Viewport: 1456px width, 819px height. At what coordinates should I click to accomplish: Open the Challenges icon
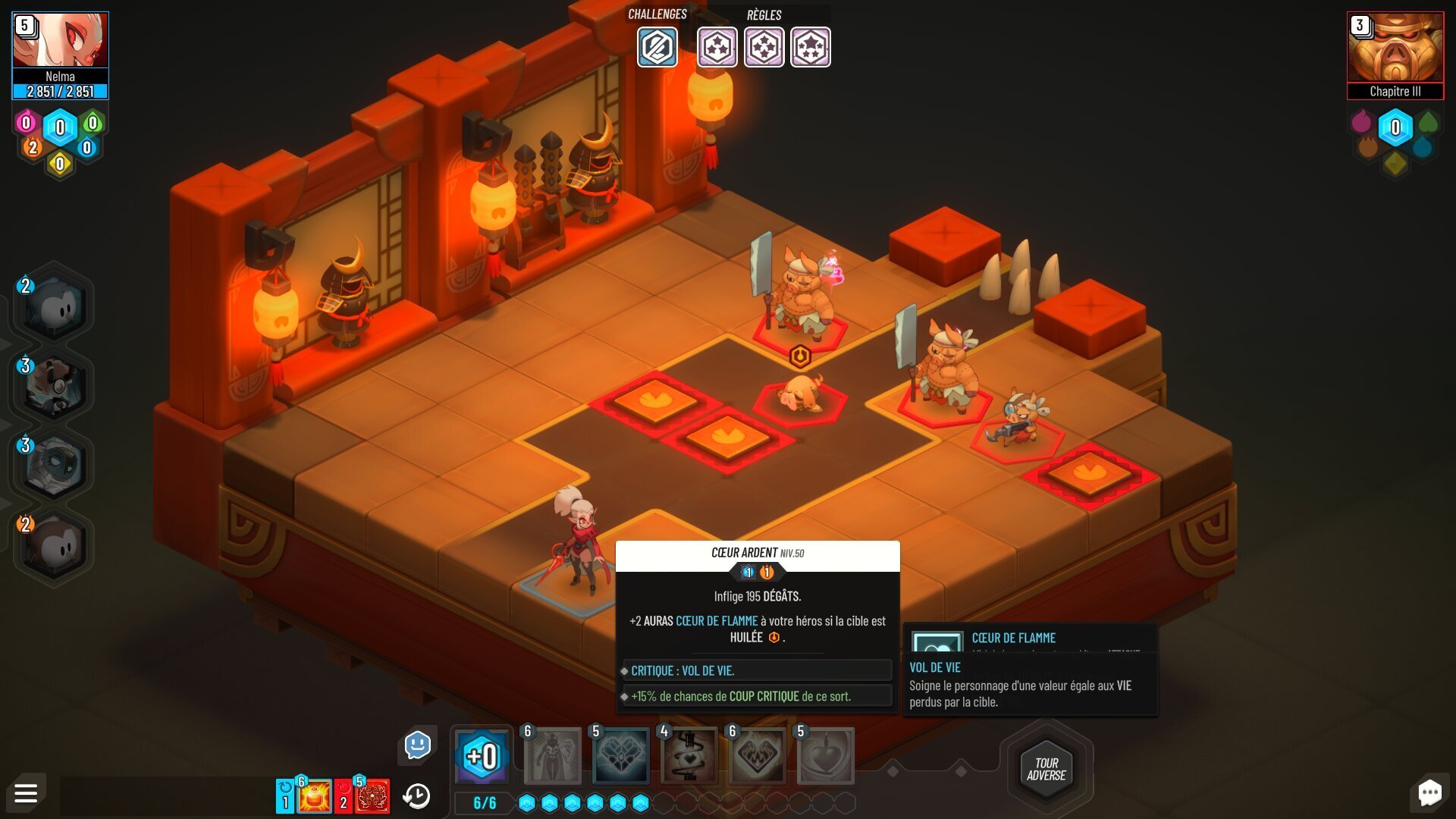[657, 47]
